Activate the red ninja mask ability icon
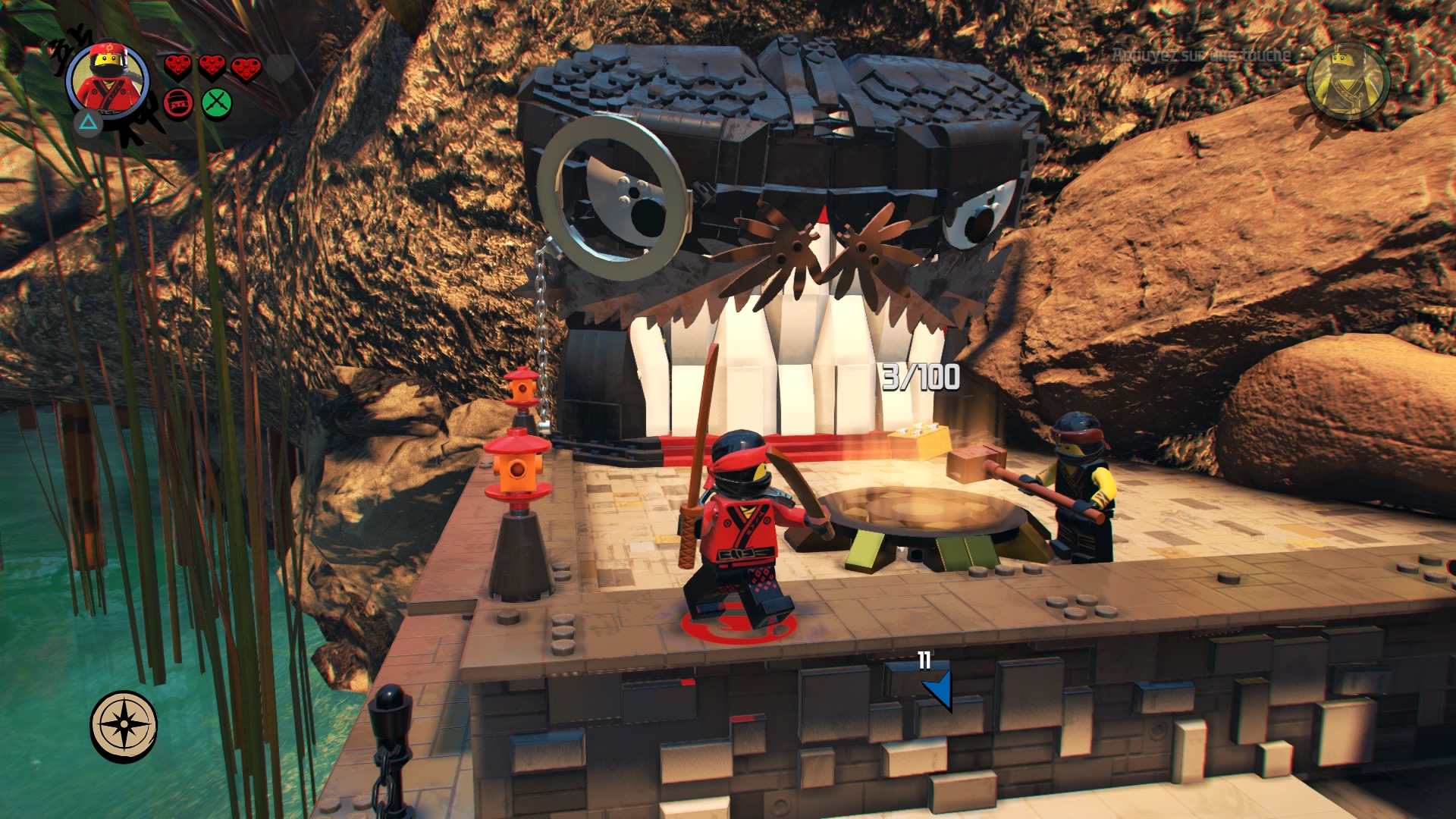The image size is (1456, 819). click(178, 103)
